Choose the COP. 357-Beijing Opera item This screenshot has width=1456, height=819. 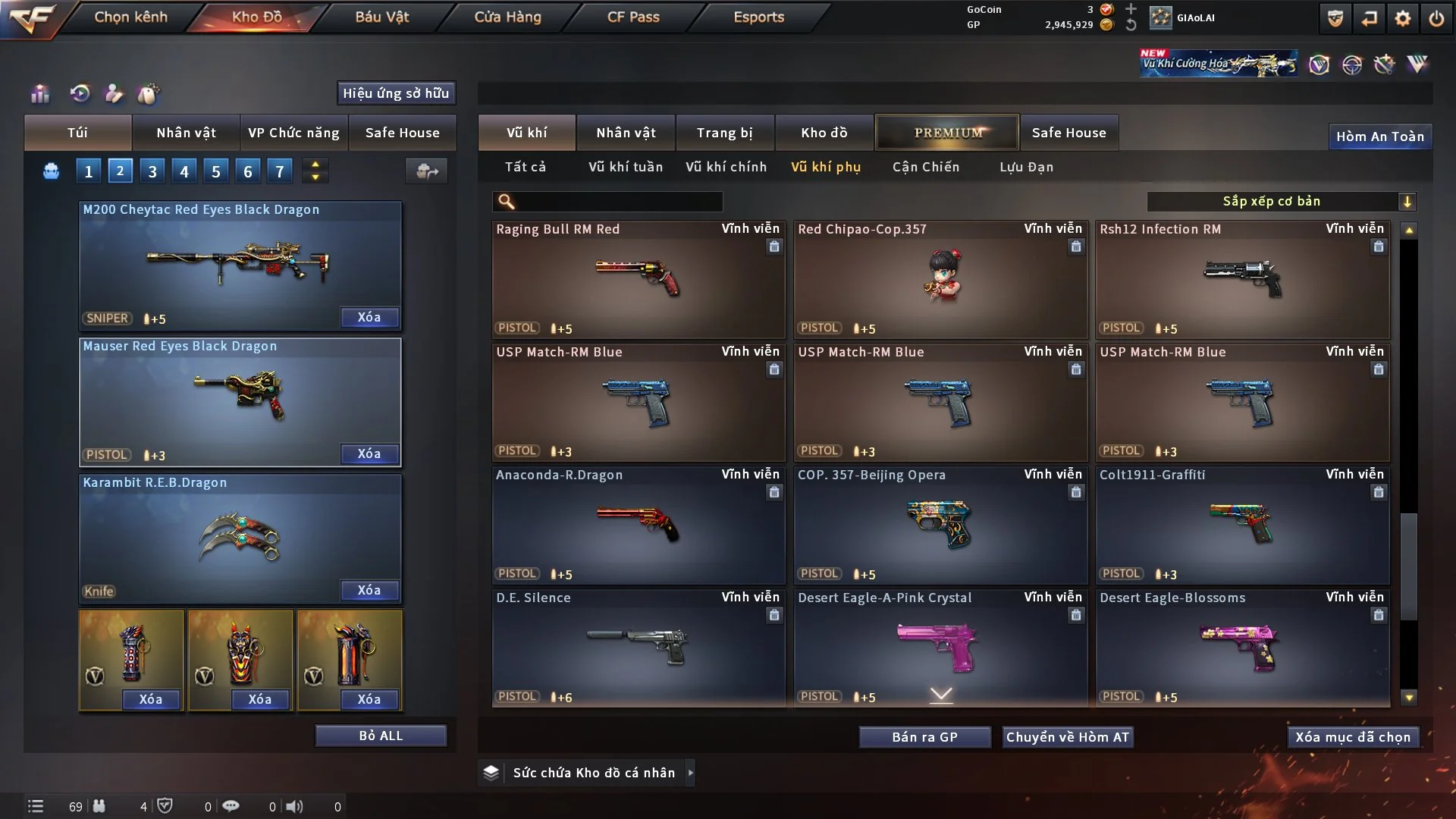[x=940, y=525]
